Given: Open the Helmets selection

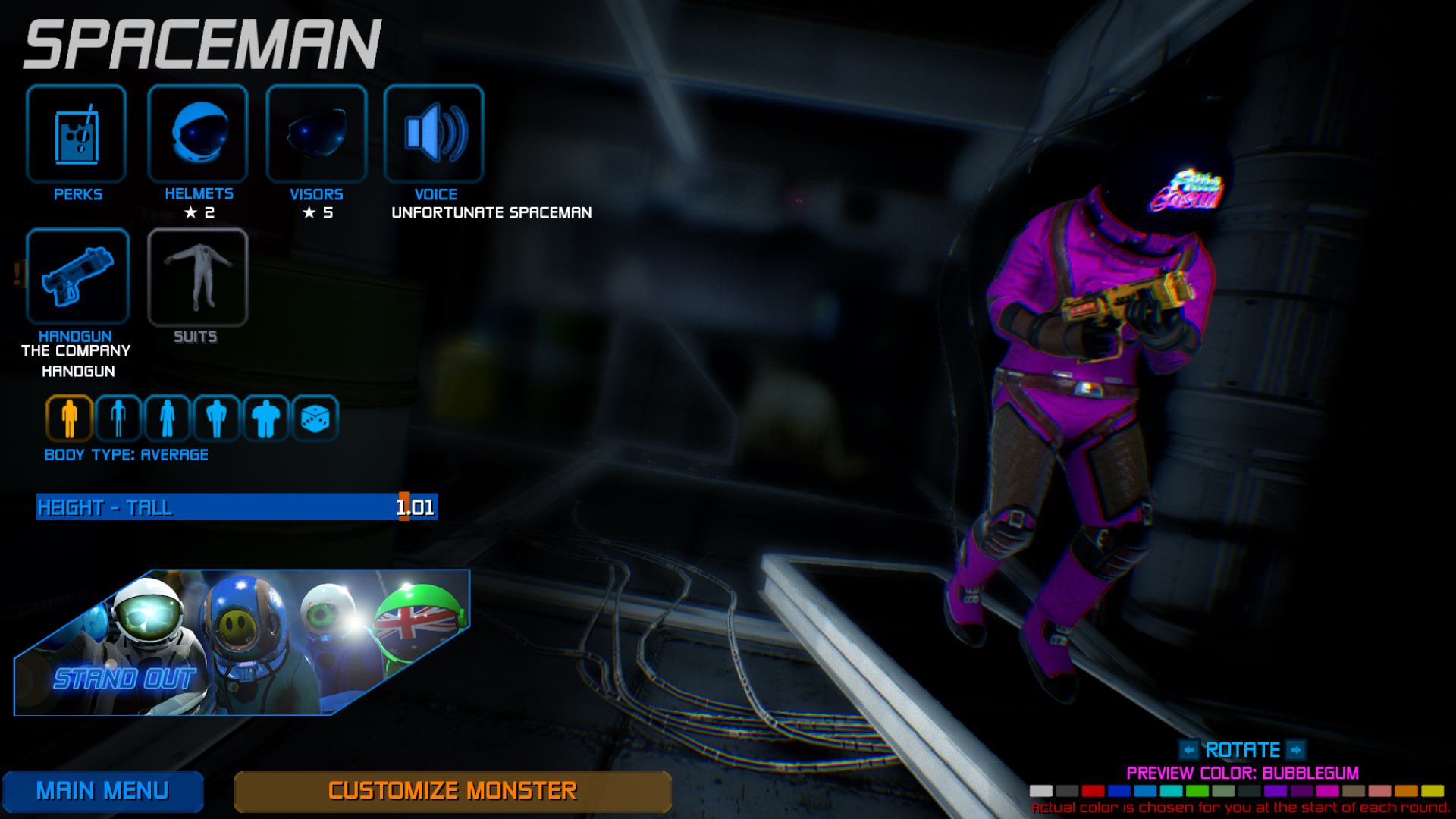Looking at the screenshot, I should [x=198, y=133].
